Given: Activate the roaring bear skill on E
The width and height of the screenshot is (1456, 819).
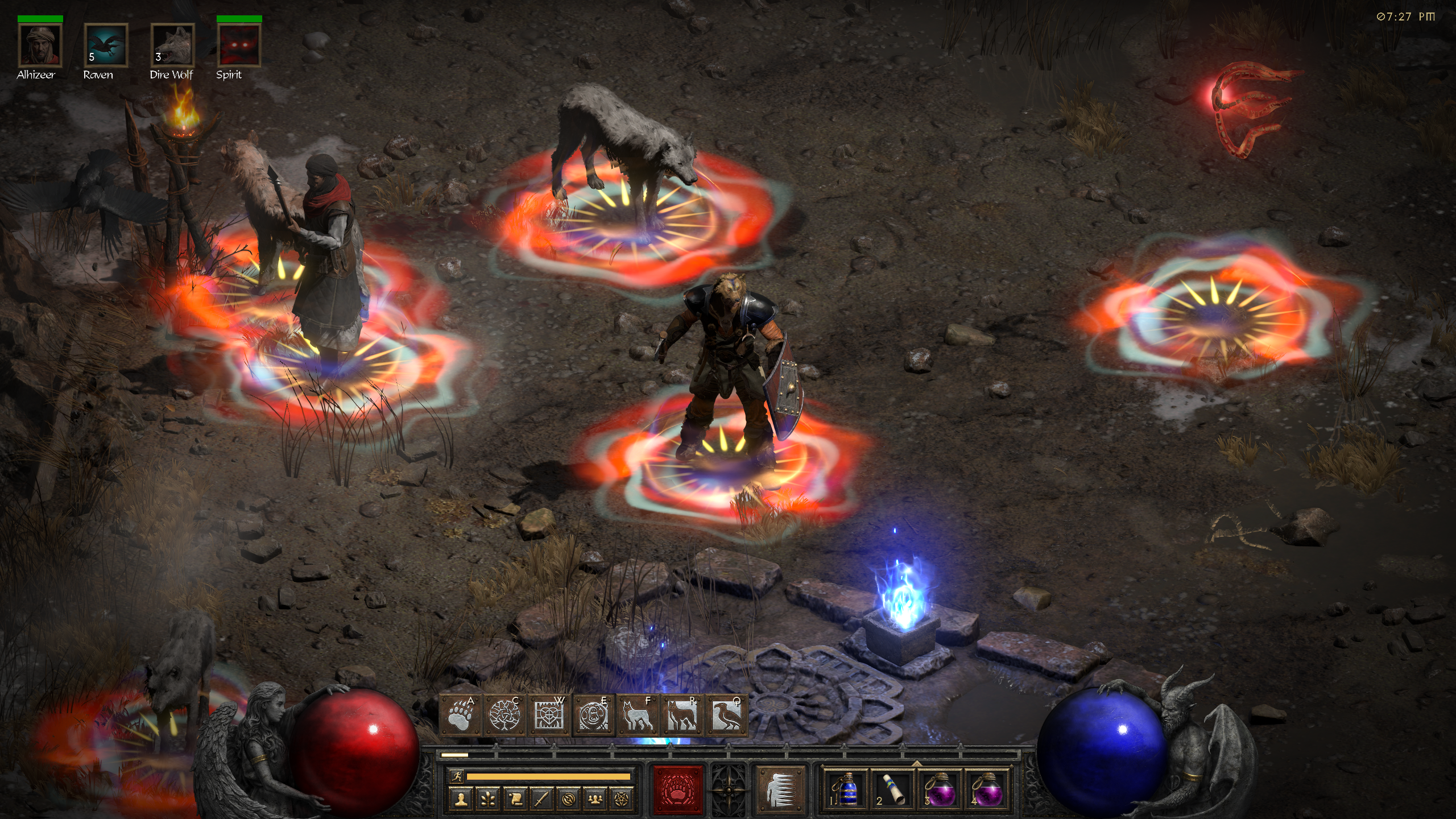Looking at the screenshot, I should 594,715.
